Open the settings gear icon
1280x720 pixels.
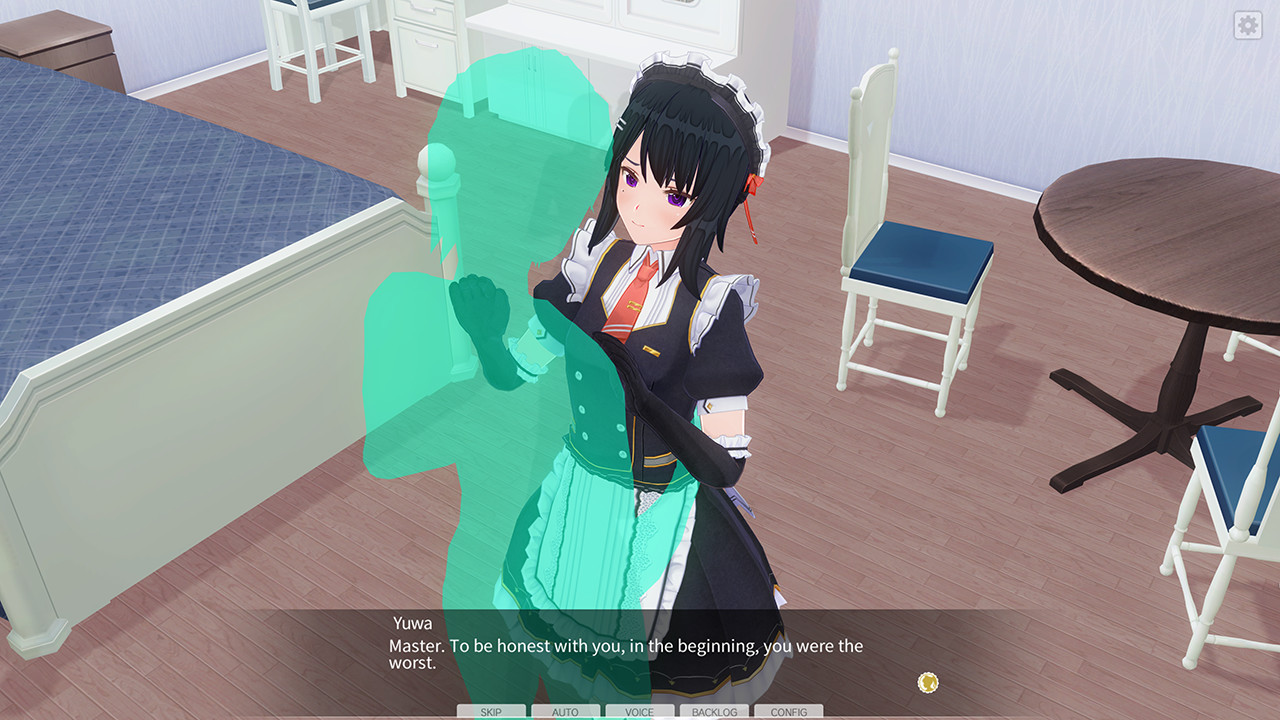point(1246,25)
